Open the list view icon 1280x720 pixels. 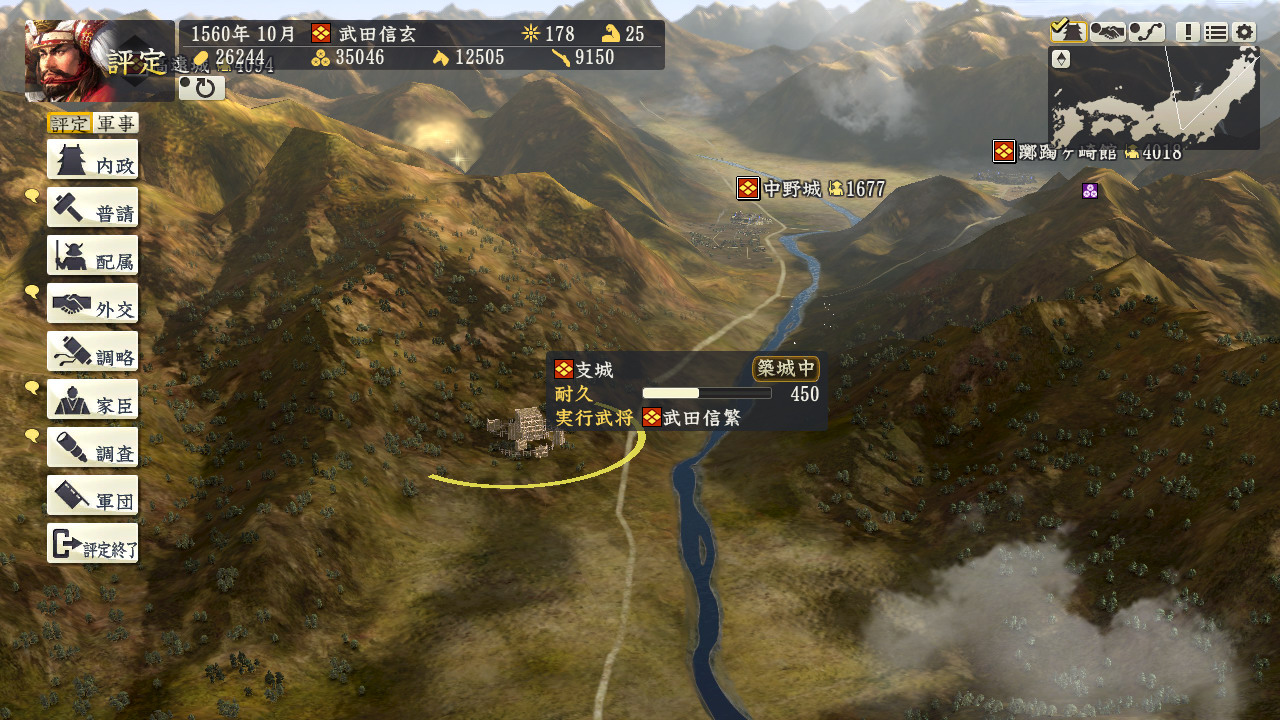point(1215,32)
